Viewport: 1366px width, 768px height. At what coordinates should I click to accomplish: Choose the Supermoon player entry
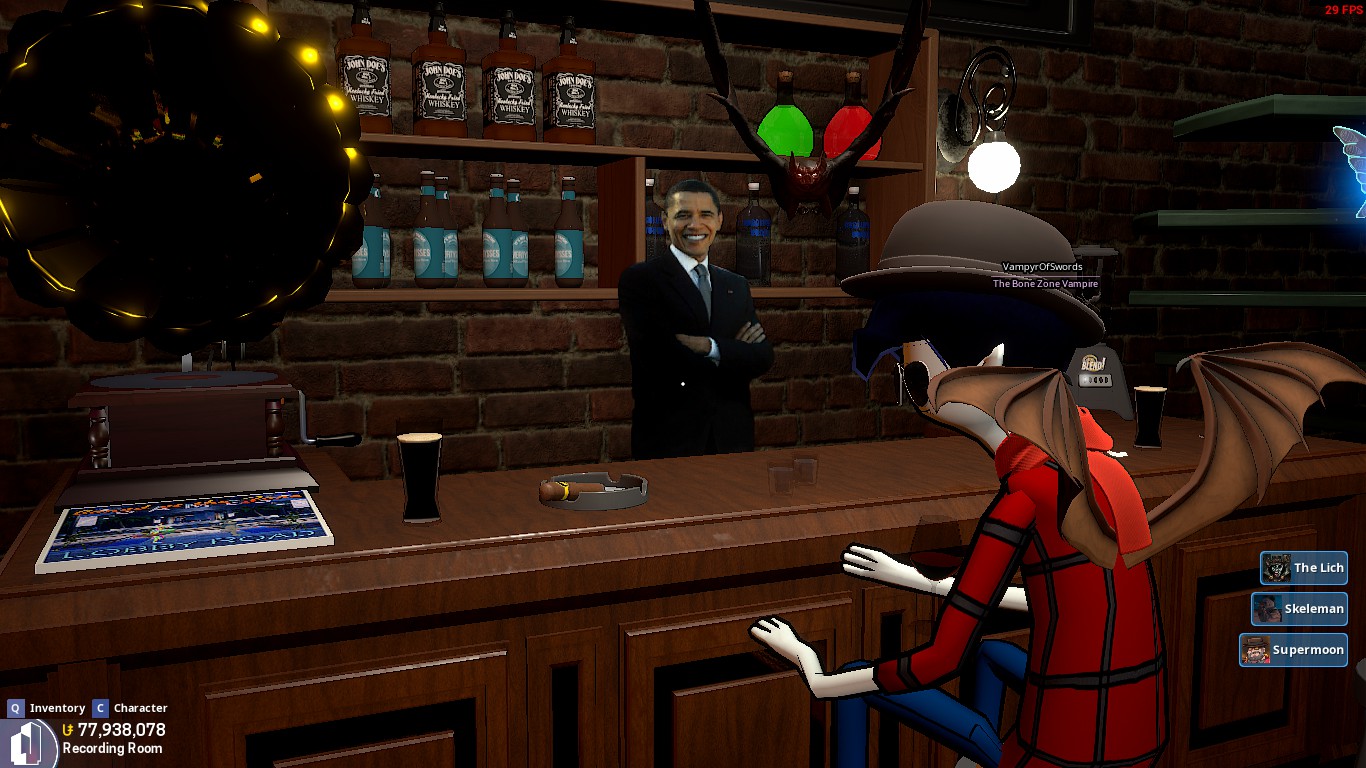(1293, 650)
